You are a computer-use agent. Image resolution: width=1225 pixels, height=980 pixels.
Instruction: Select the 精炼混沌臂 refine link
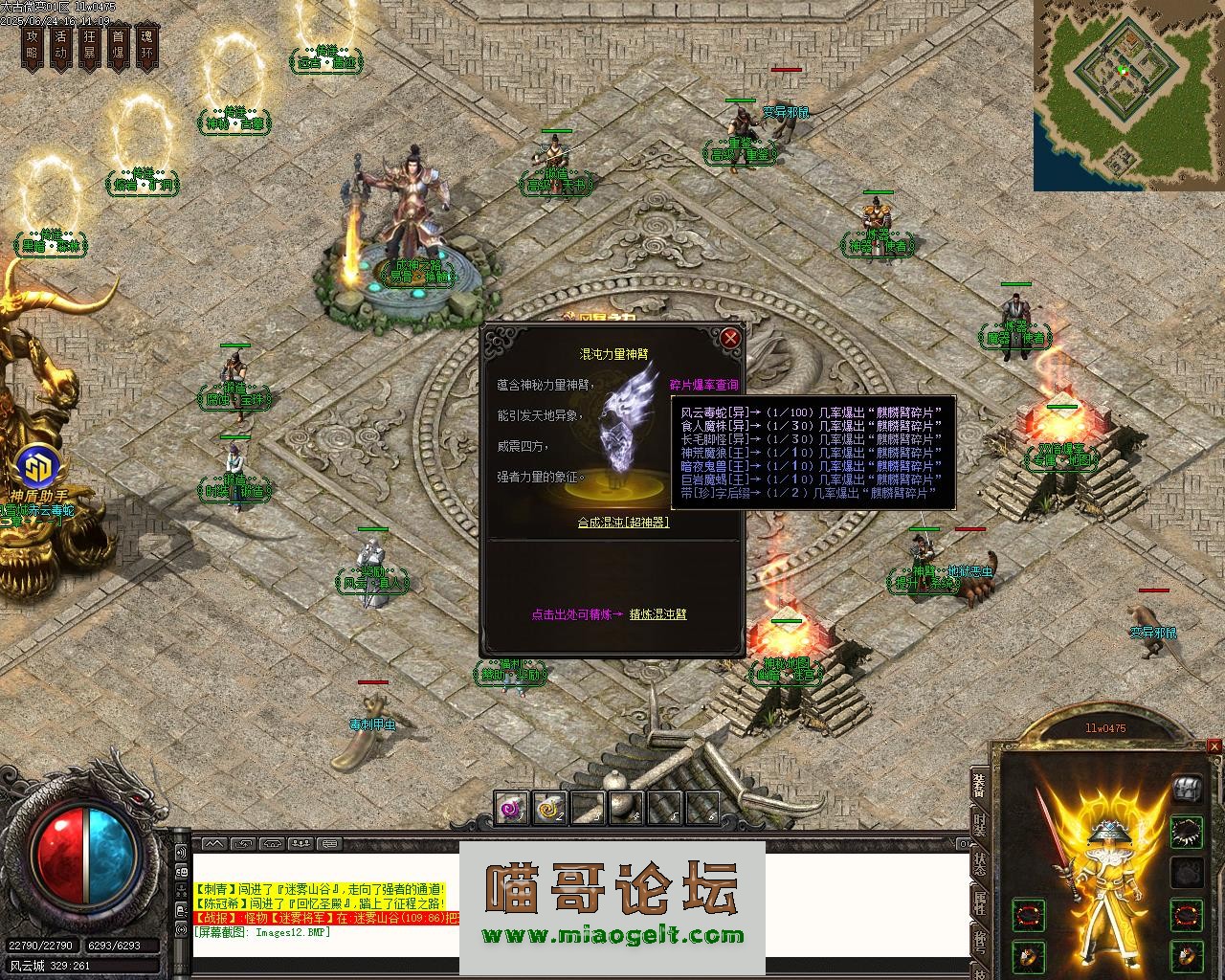pos(657,614)
